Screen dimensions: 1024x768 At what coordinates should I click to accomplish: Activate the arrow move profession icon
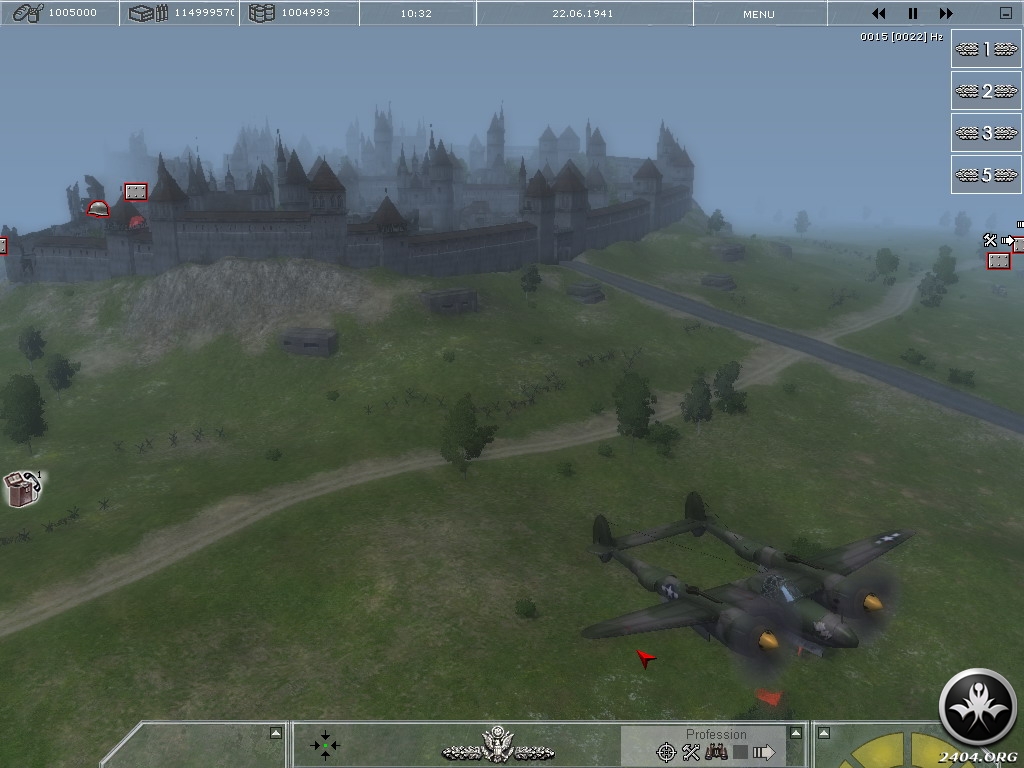click(x=764, y=752)
